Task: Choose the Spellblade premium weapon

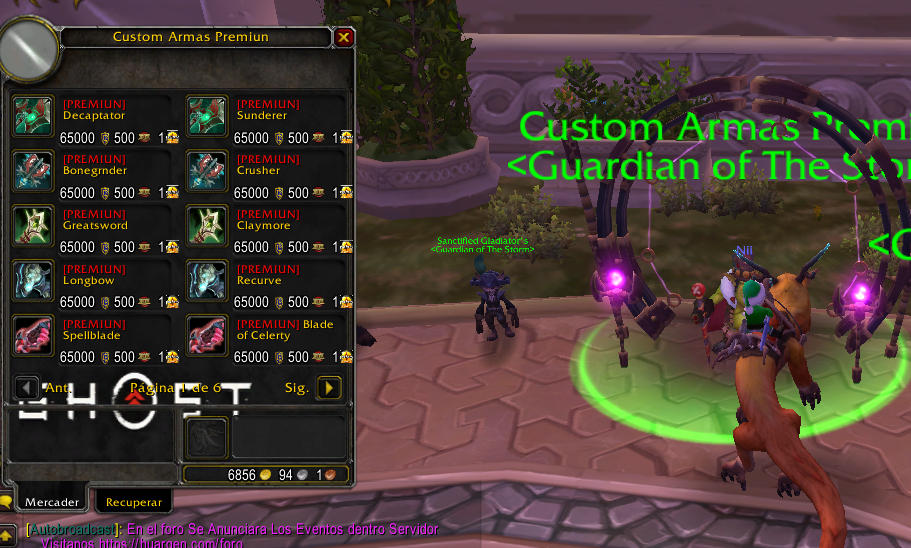Action: click(x=34, y=336)
